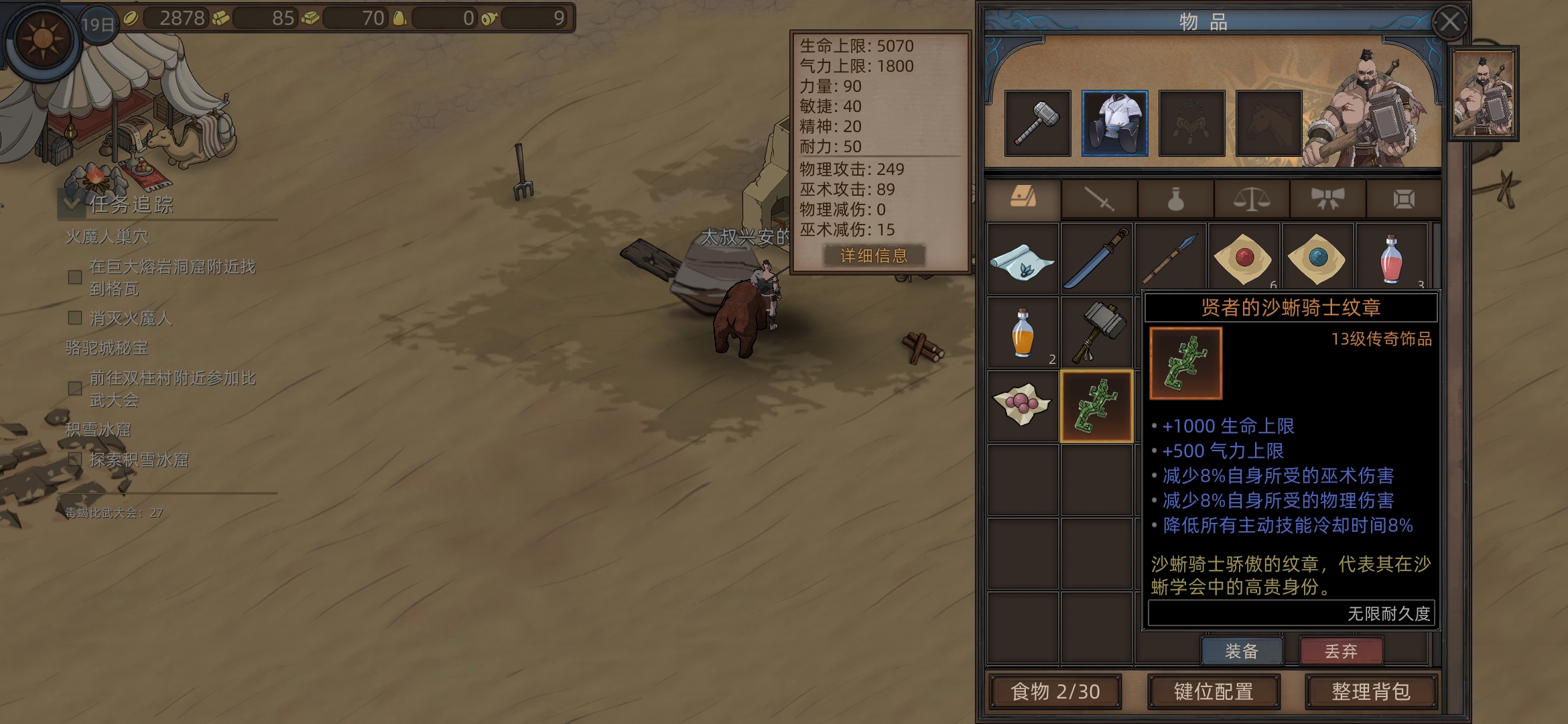This screenshot has width=1568, height=724.
Task: Open 详细信息 detailed stats
Action: (873, 255)
